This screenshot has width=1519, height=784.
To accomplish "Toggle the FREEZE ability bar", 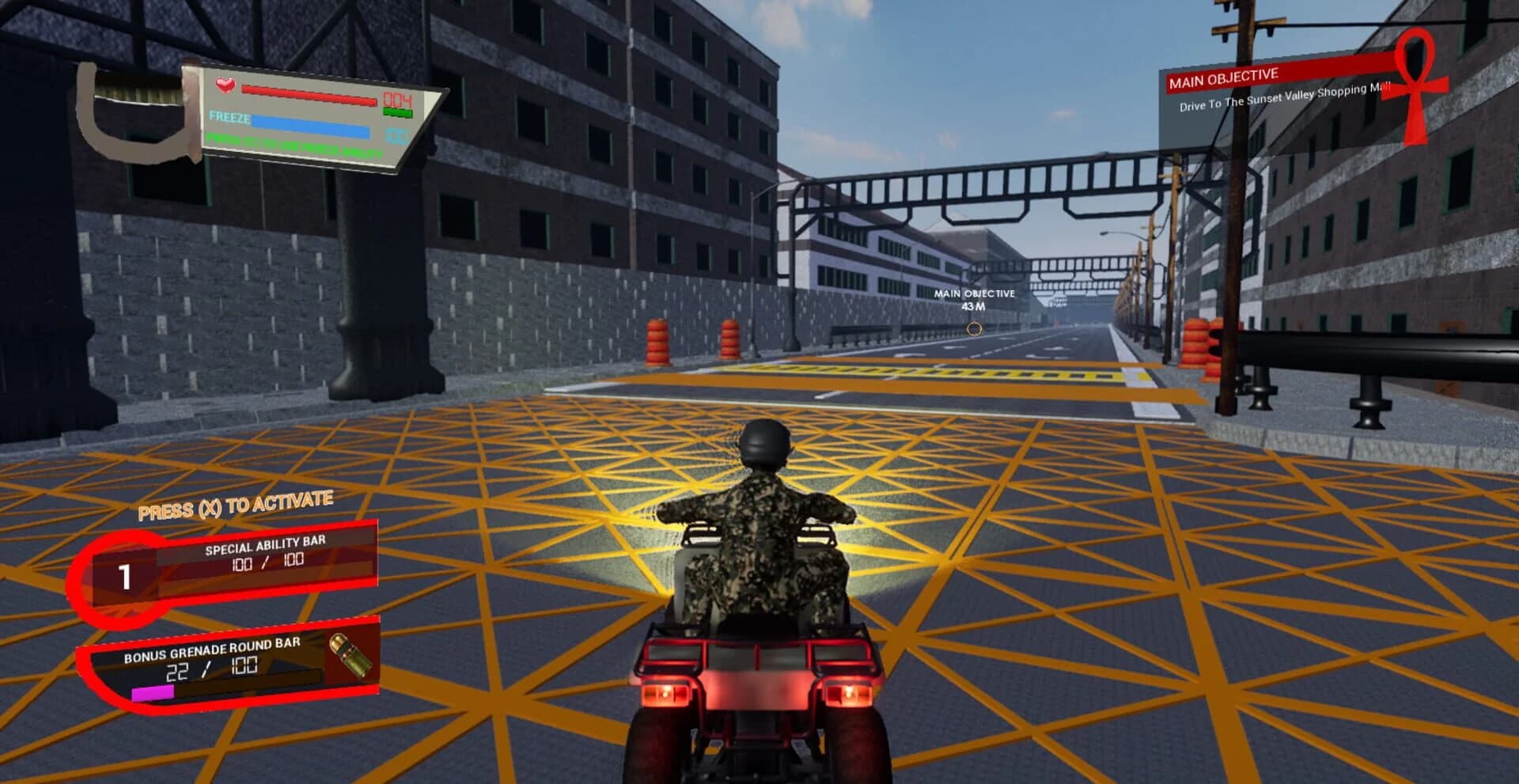I will [x=309, y=127].
